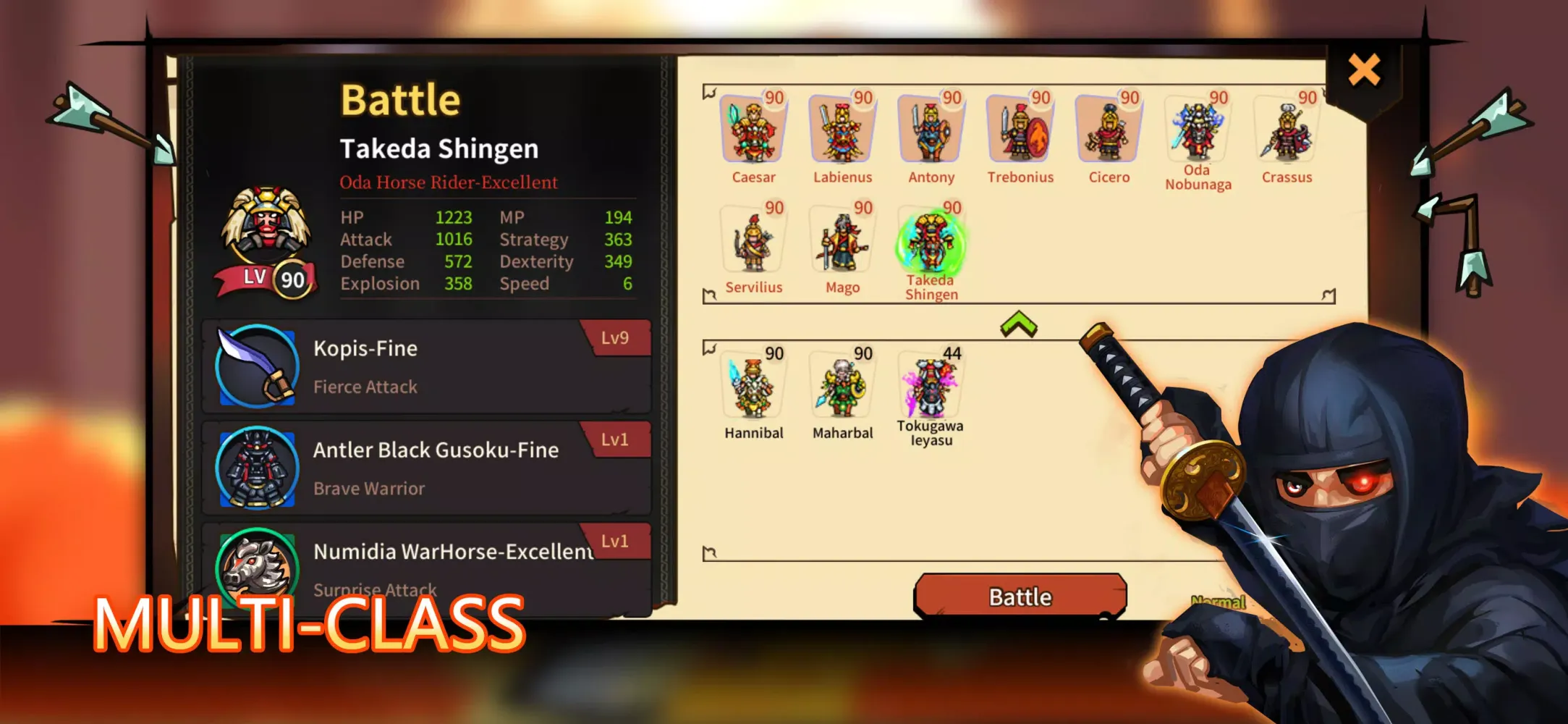Open the Kopis-Fine weapon details

click(x=427, y=366)
